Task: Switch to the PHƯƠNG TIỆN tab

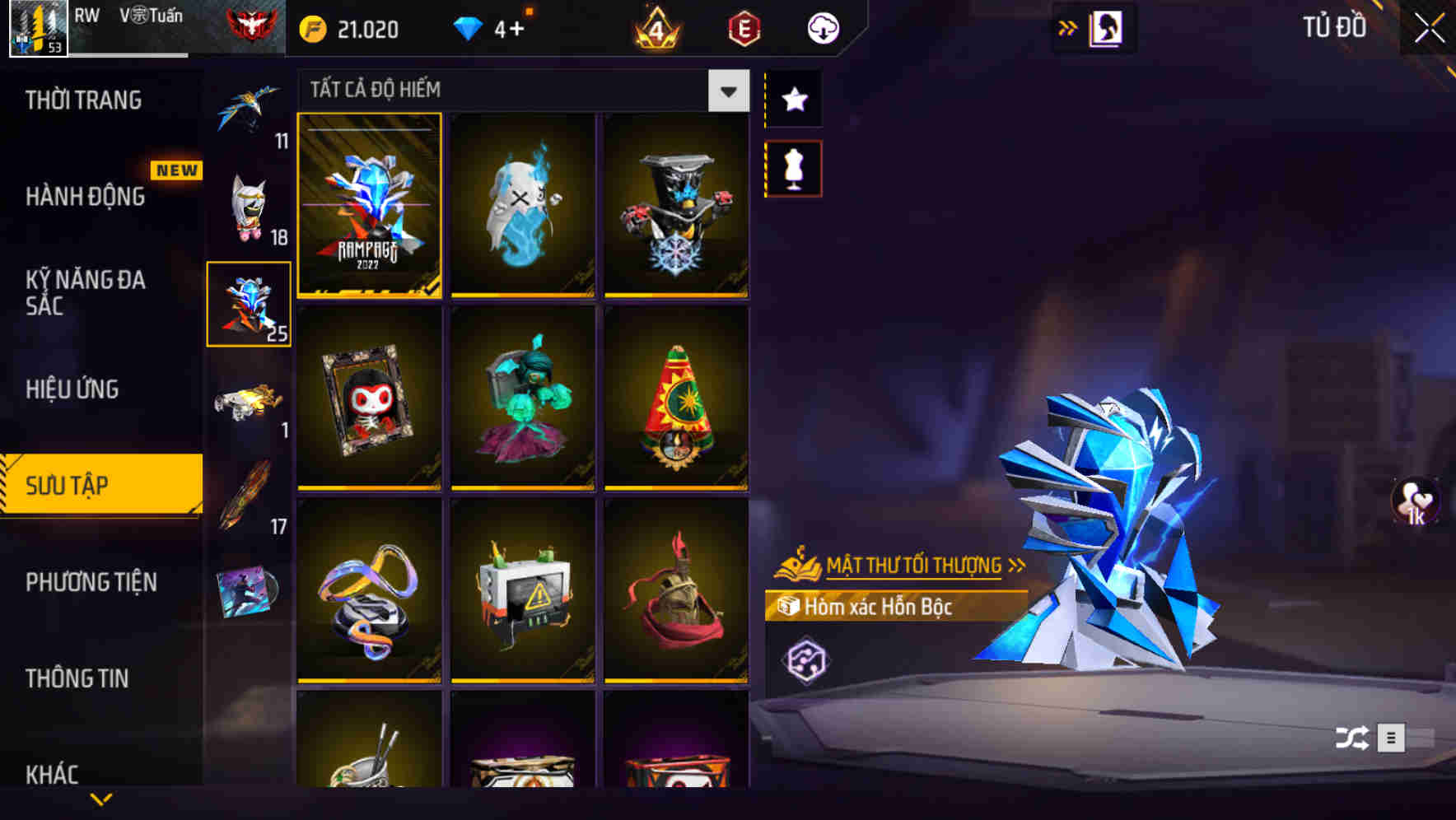Action: coord(91,583)
